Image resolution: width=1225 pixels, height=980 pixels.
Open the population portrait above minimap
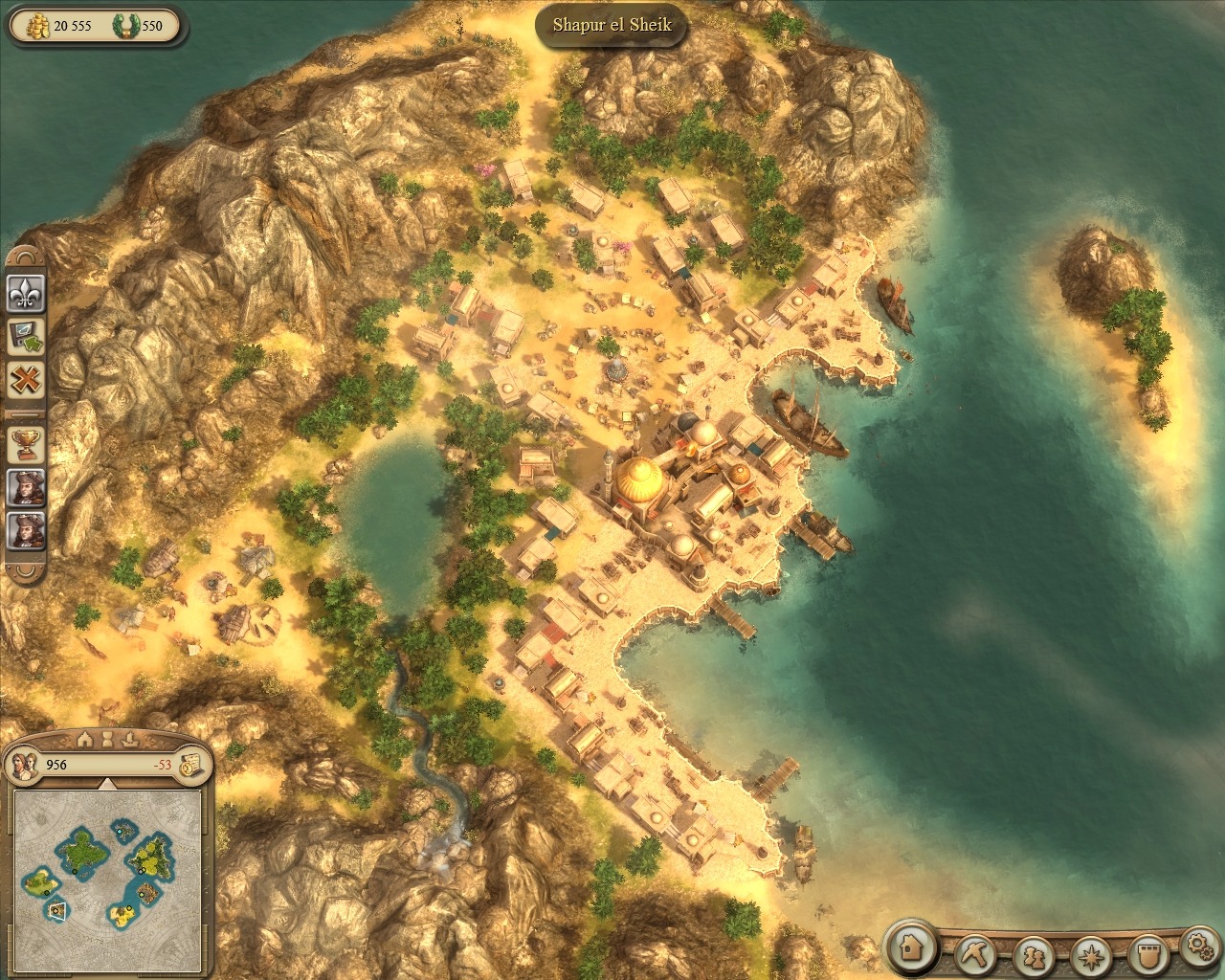click(x=23, y=765)
